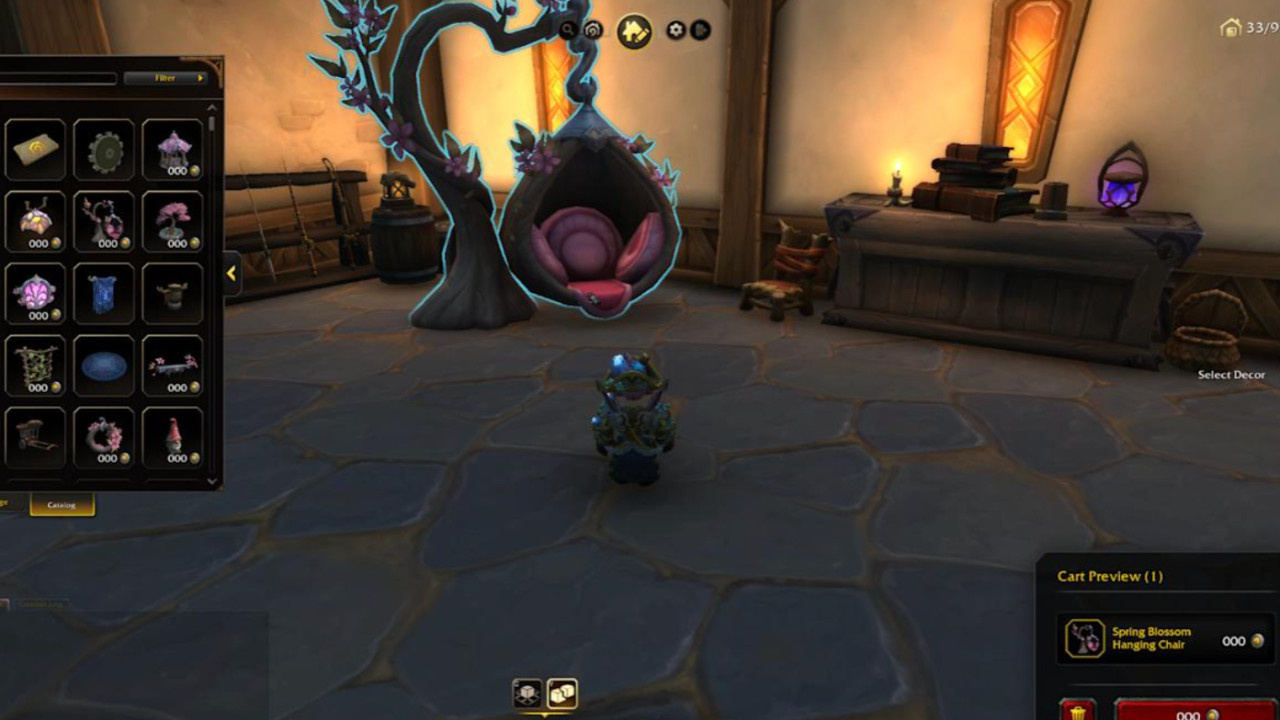Image resolution: width=1280 pixels, height=720 pixels.
Task: Select the Catalog tab
Action: pyautogui.click(x=62, y=505)
